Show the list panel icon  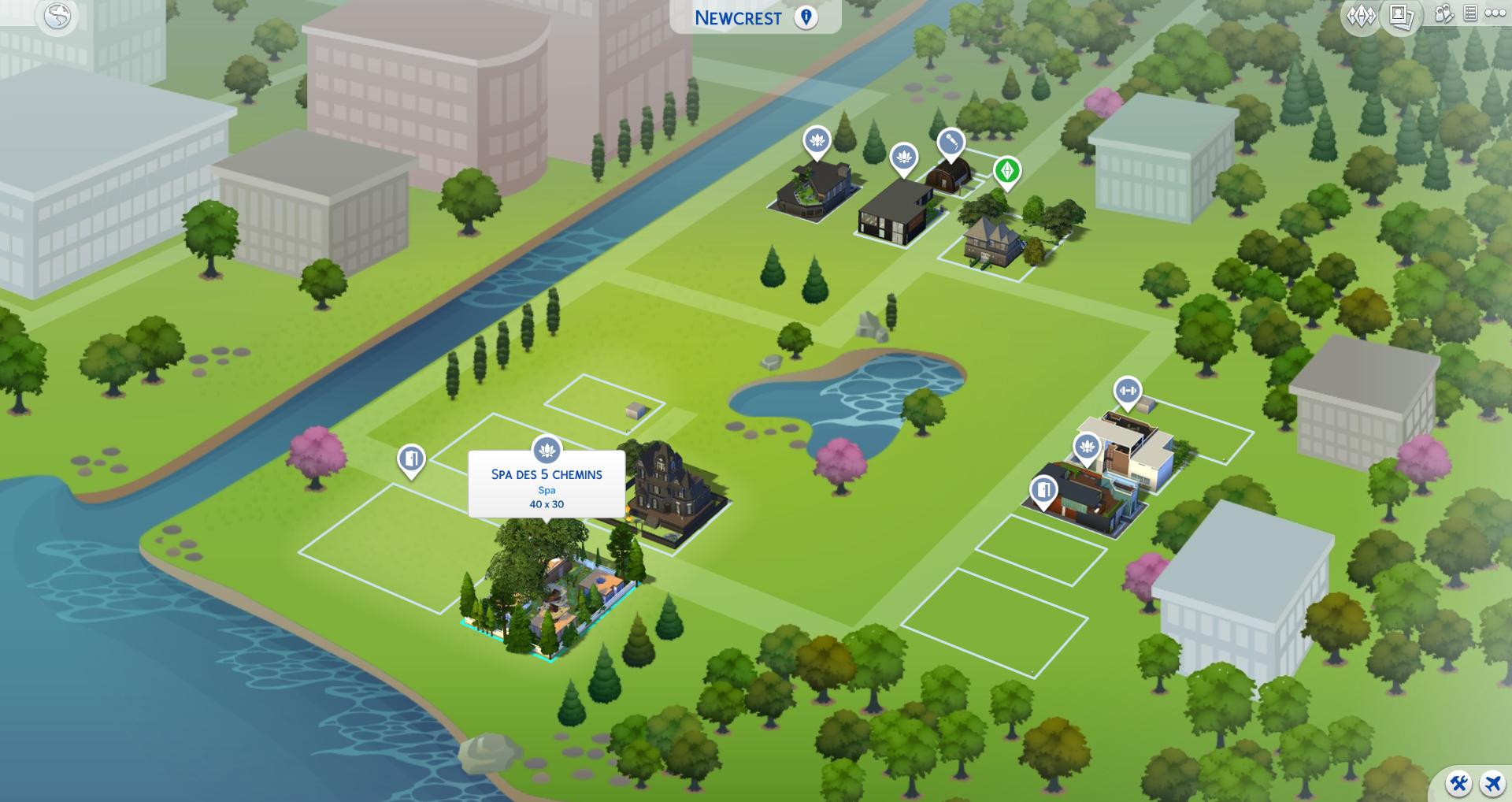click(x=1470, y=14)
